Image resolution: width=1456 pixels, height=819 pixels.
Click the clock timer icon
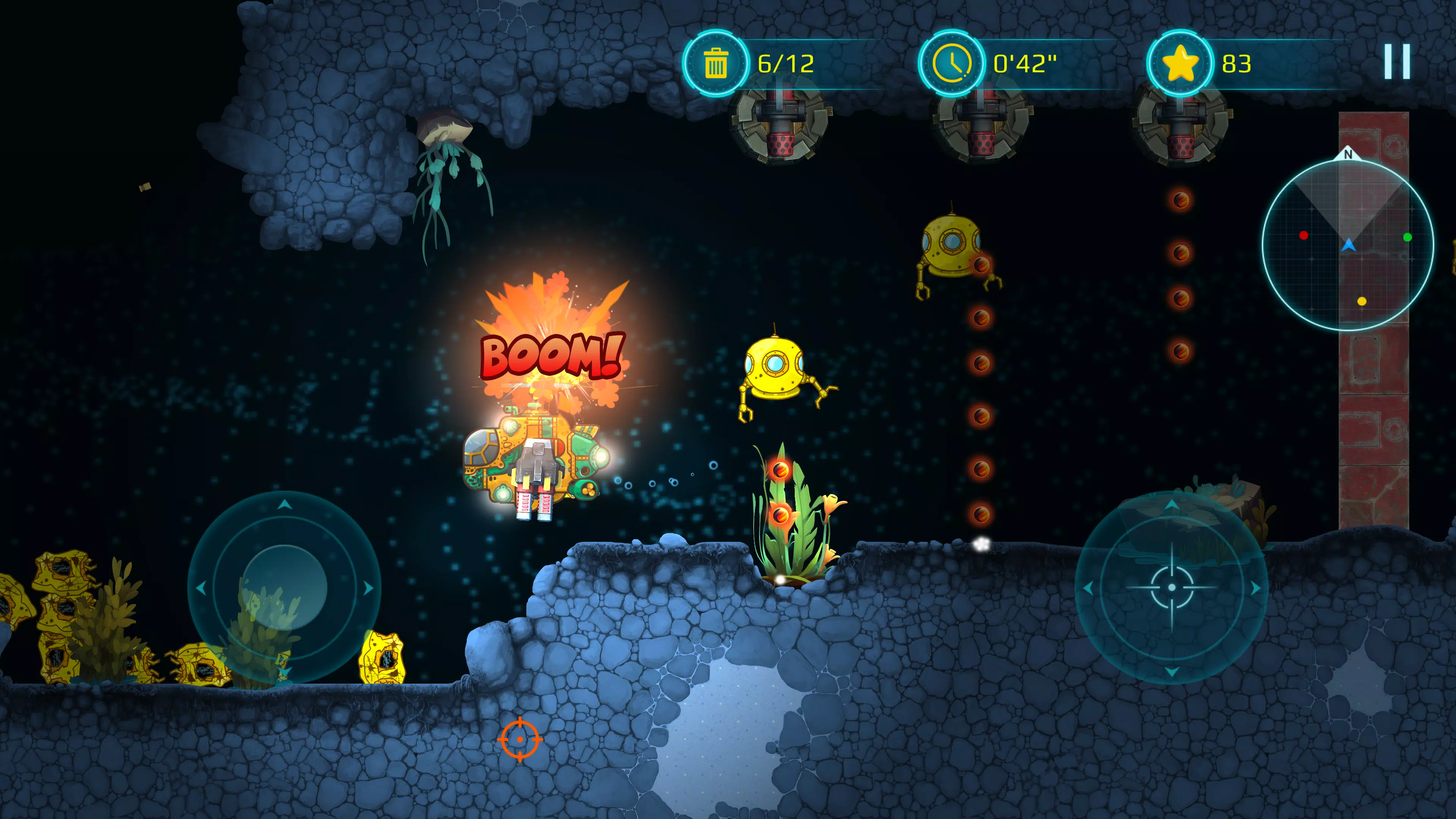952,63
